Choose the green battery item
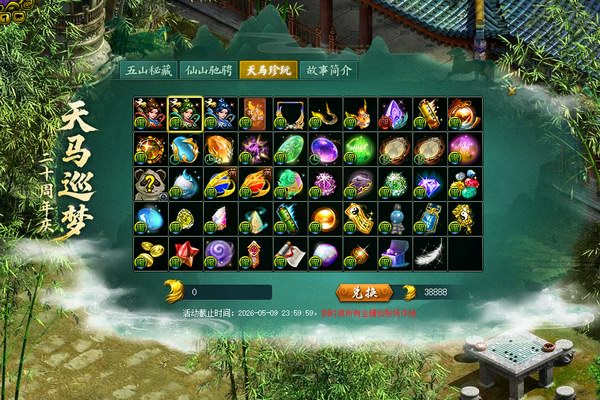The width and height of the screenshot is (600, 400). tap(290, 219)
